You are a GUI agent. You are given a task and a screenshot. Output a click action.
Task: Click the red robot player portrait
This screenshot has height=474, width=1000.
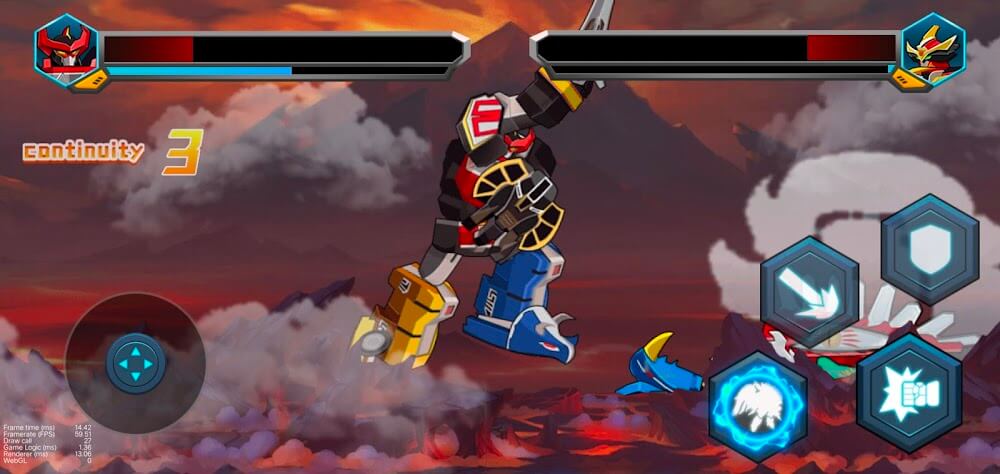click(66, 50)
